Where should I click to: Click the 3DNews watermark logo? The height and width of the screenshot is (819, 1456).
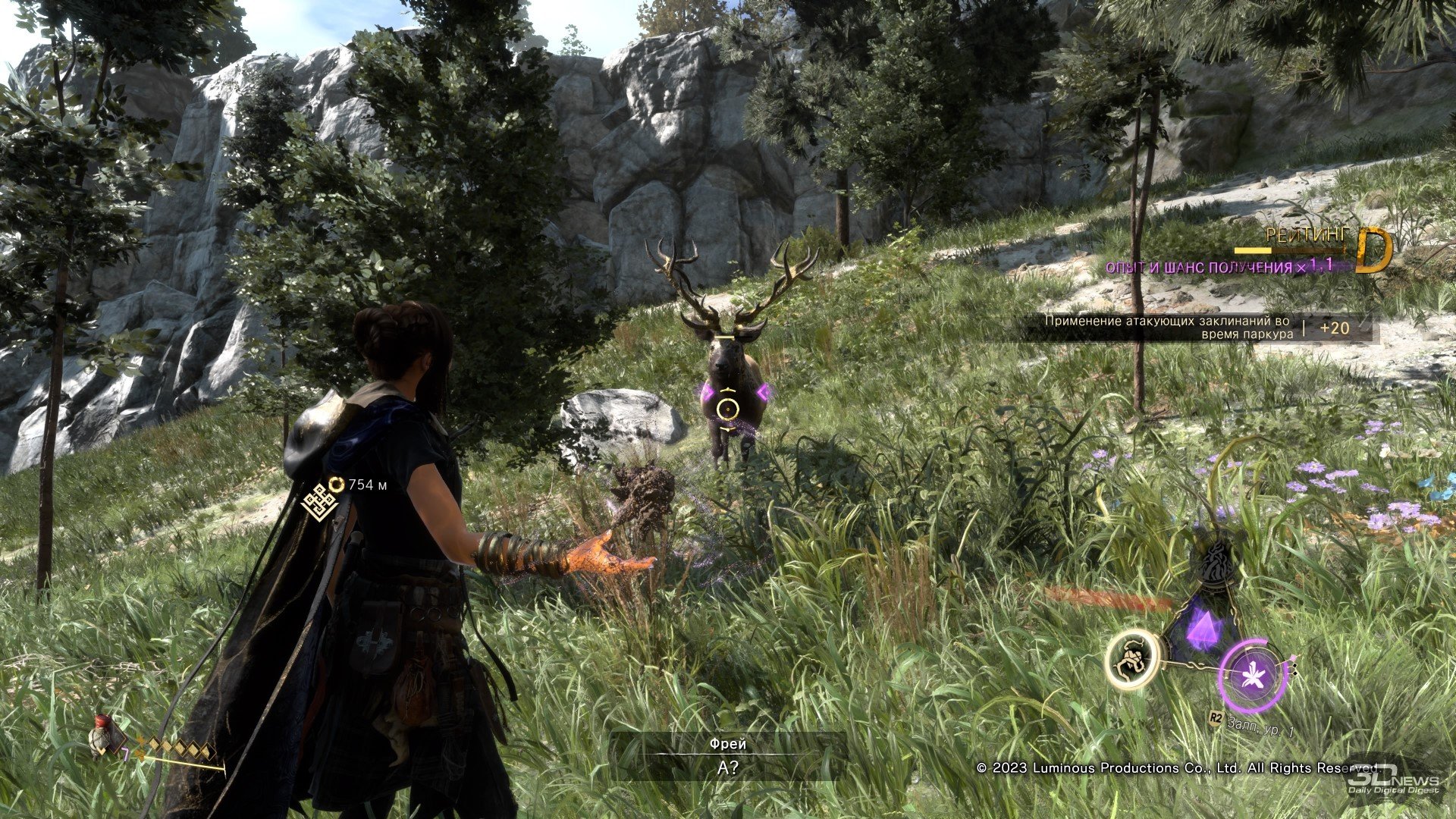(1393, 780)
